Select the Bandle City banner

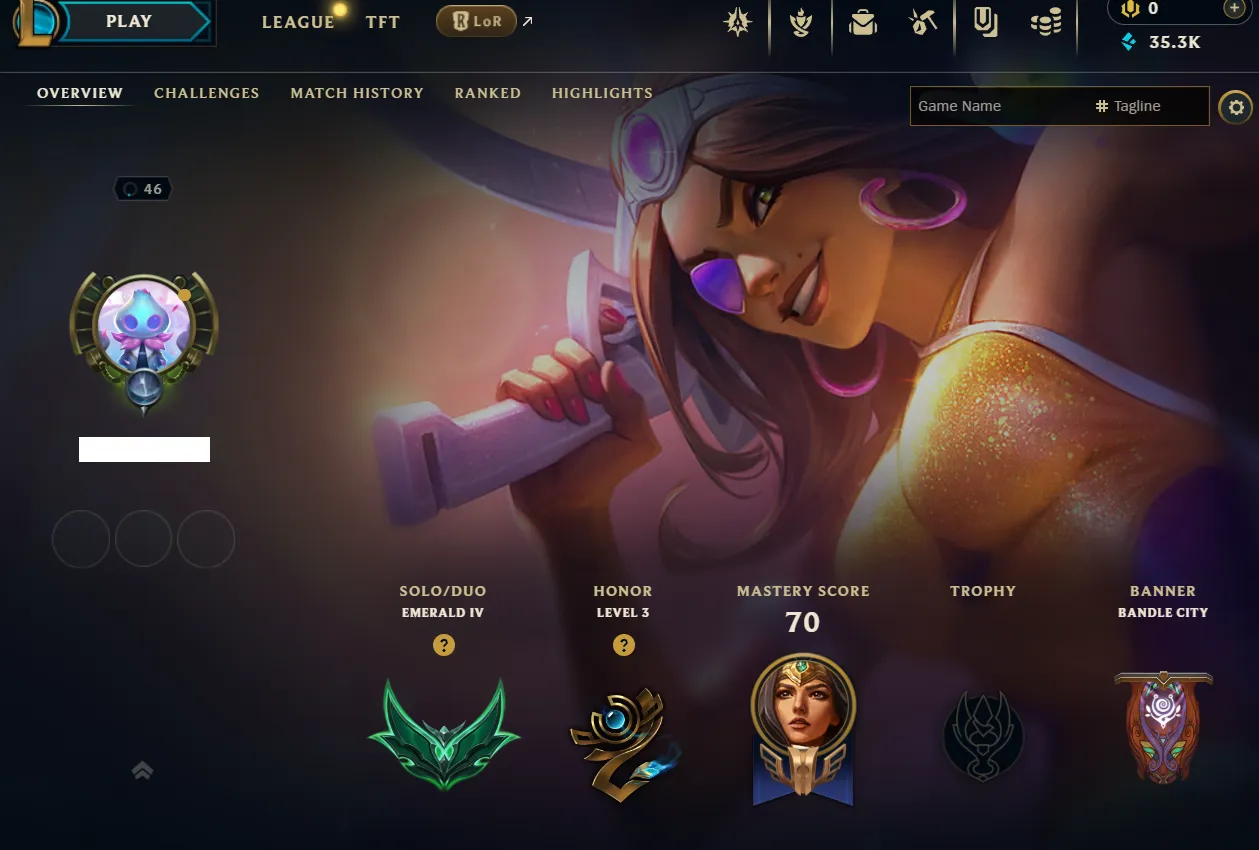1162,725
